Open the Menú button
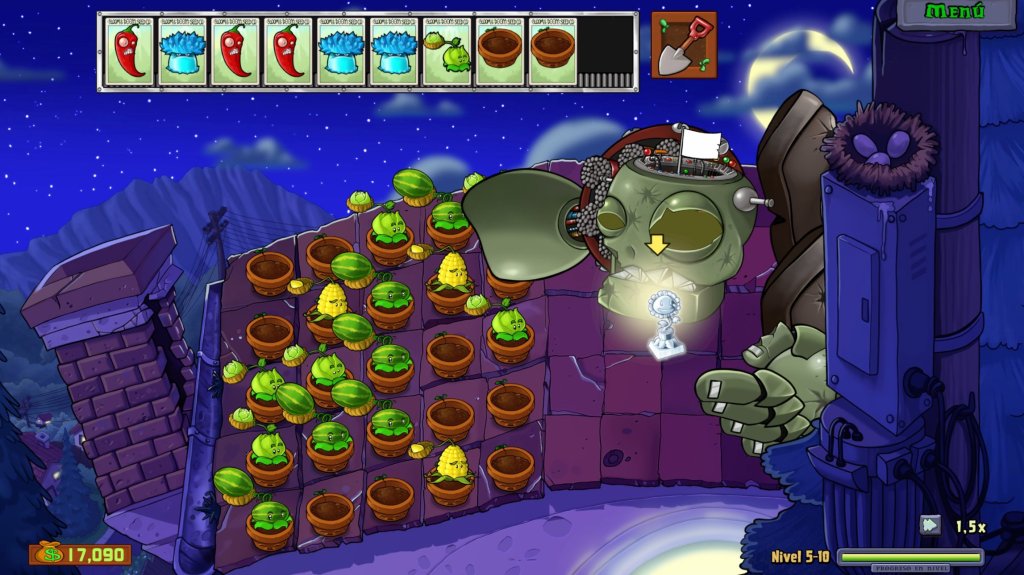The image size is (1024, 575). tap(955, 12)
